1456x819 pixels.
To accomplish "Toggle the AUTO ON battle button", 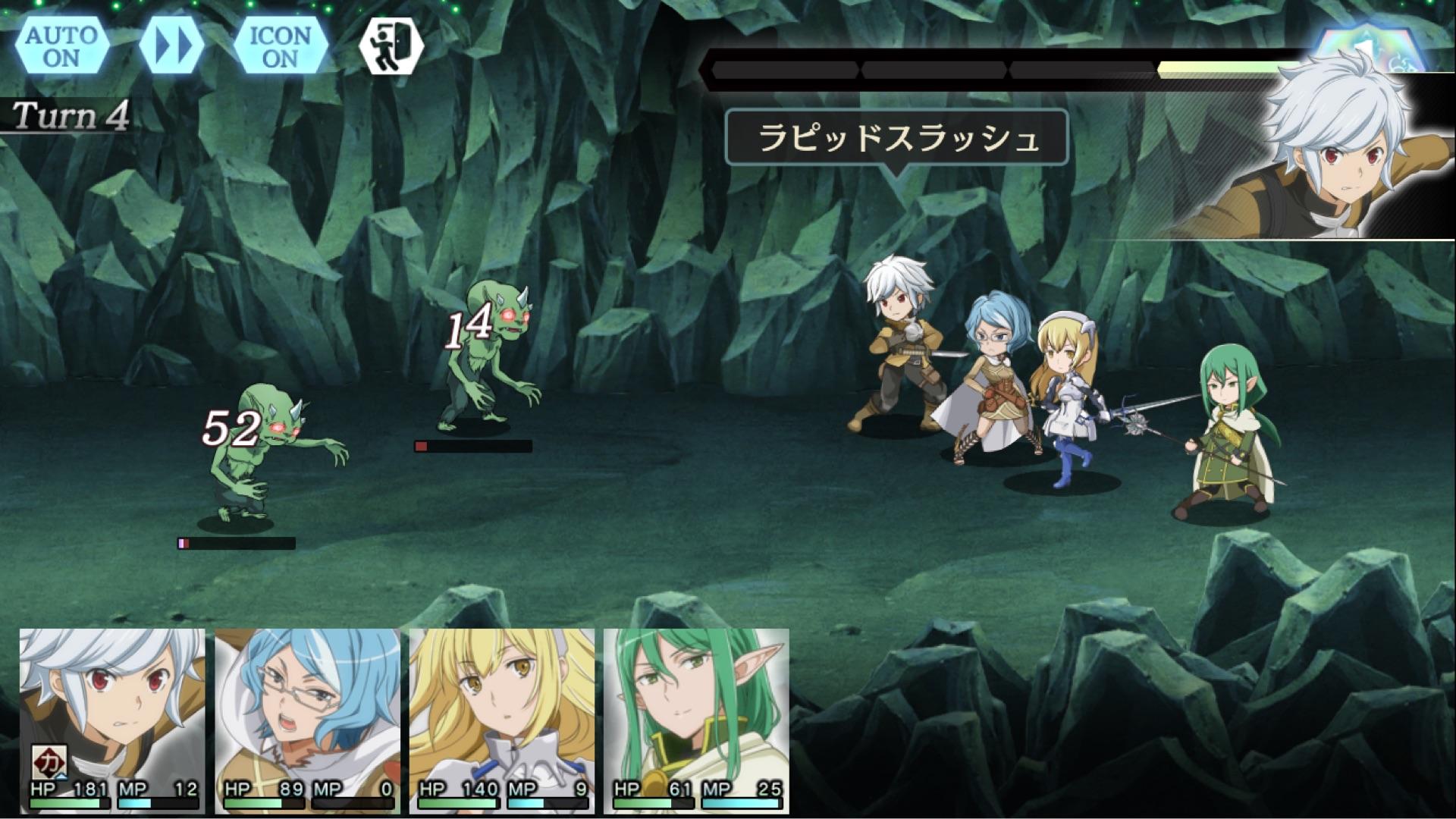I will [61, 46].
